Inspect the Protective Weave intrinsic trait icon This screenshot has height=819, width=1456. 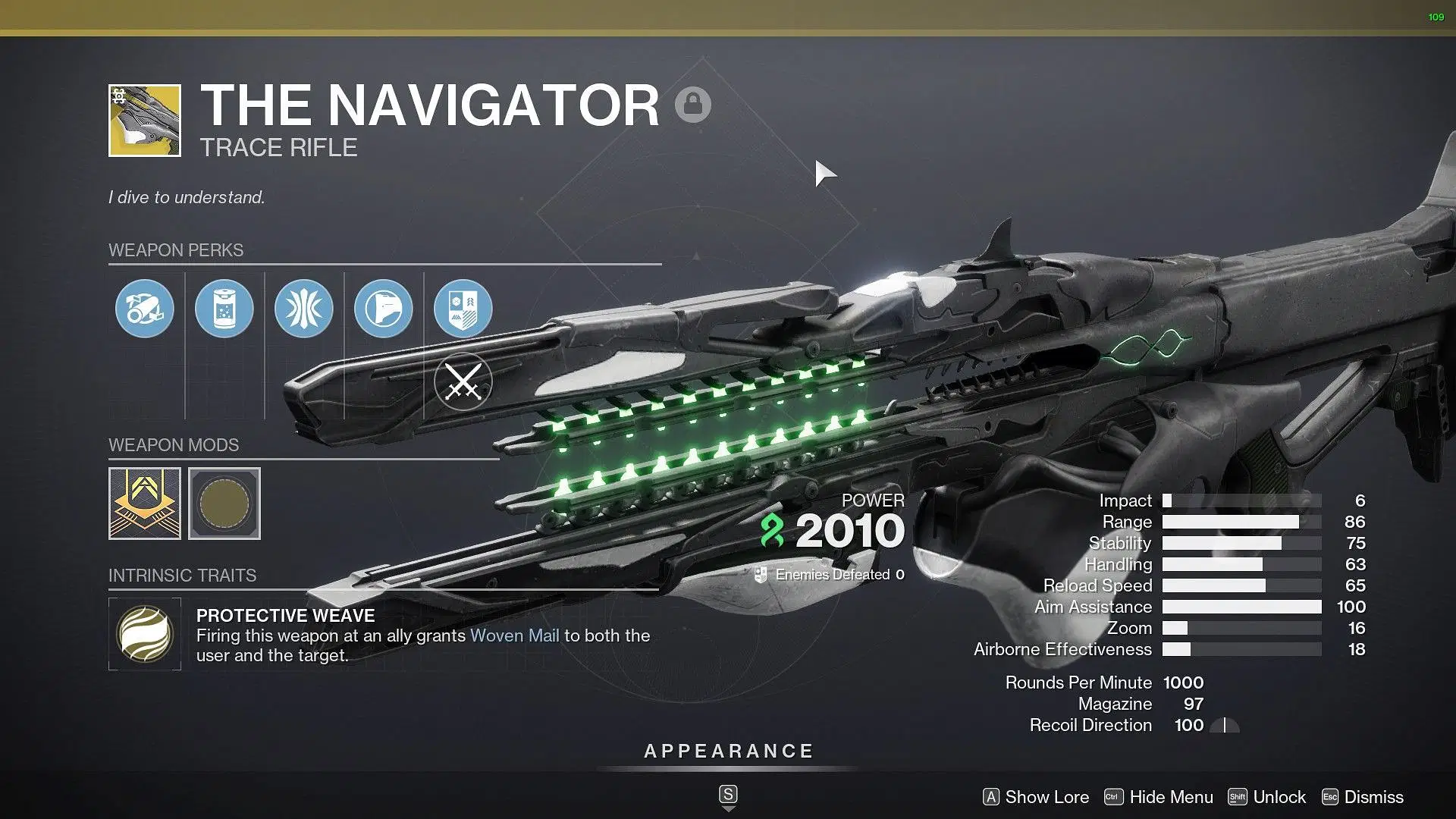point(145,634)
